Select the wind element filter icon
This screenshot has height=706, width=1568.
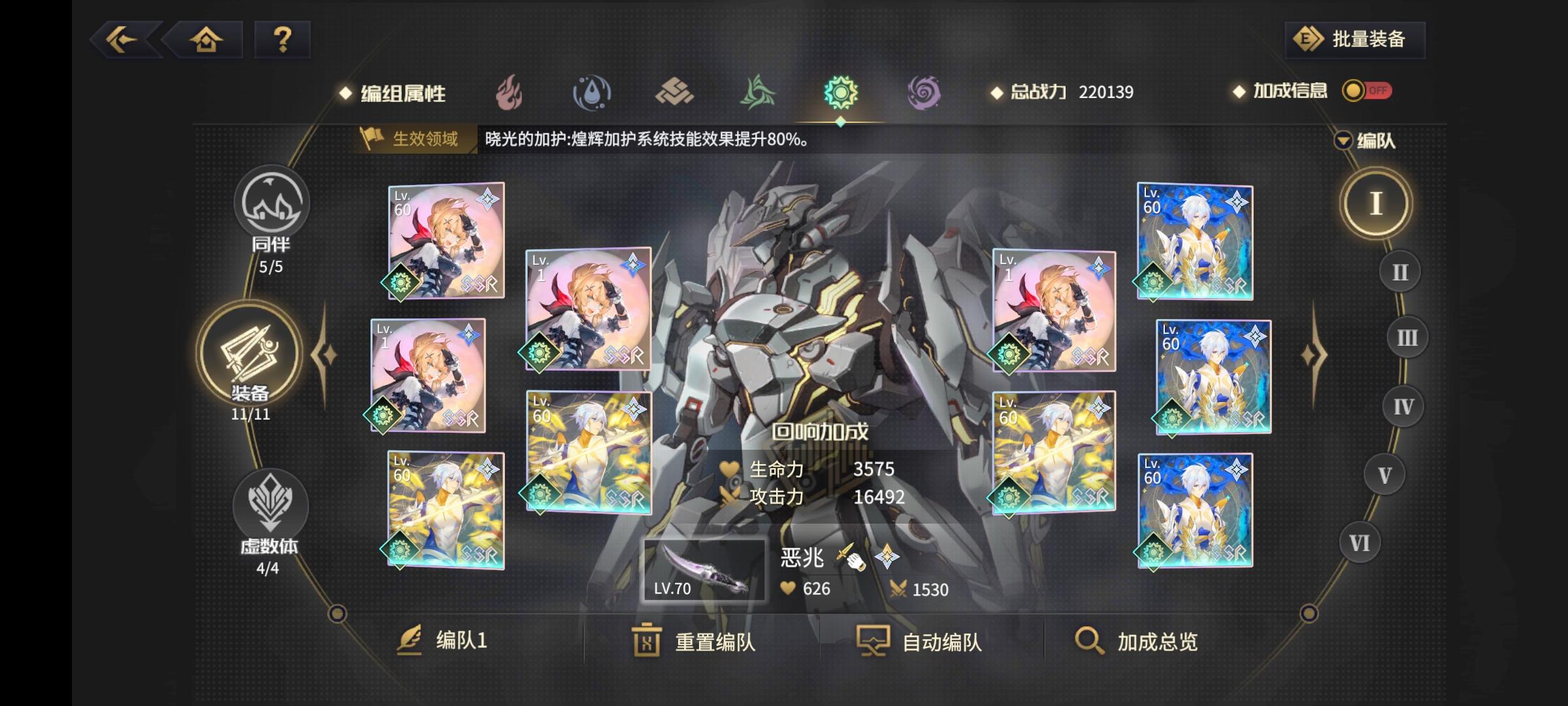point(758,93)
